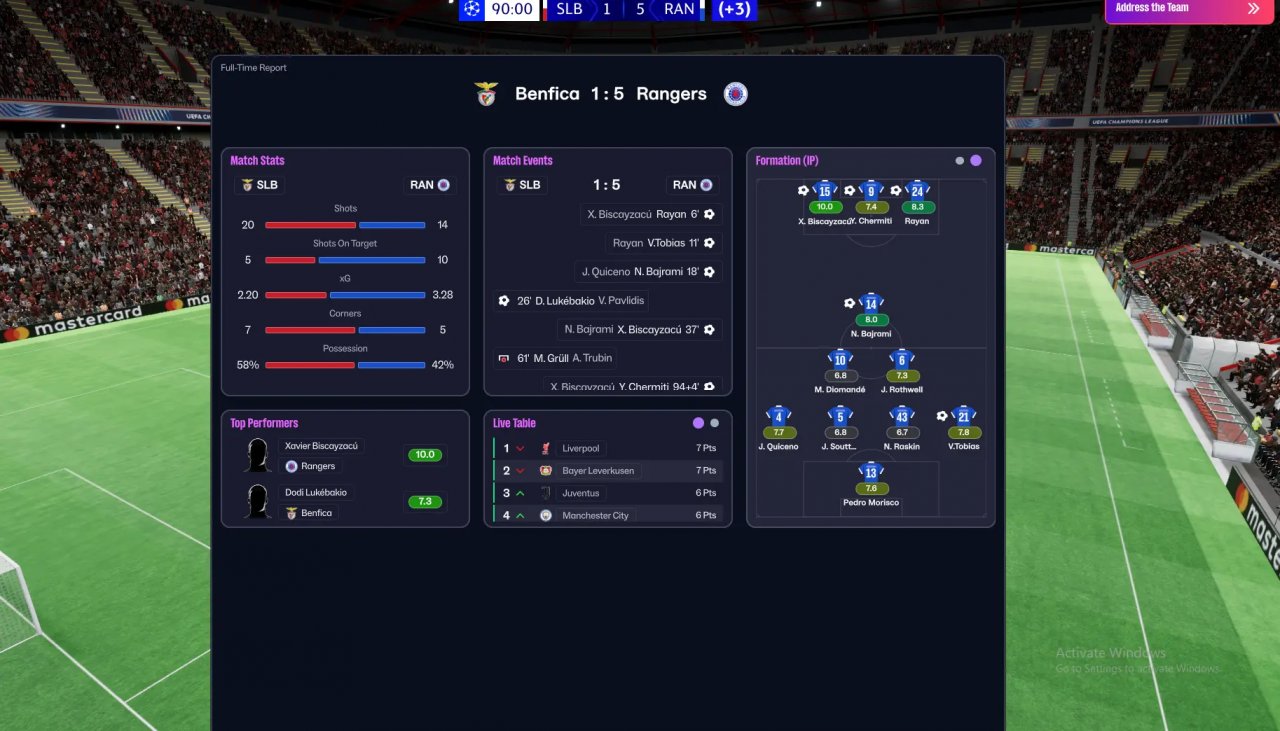
Task: Click N. Bajrami's shirt number 14
Action: pos(870,304)
